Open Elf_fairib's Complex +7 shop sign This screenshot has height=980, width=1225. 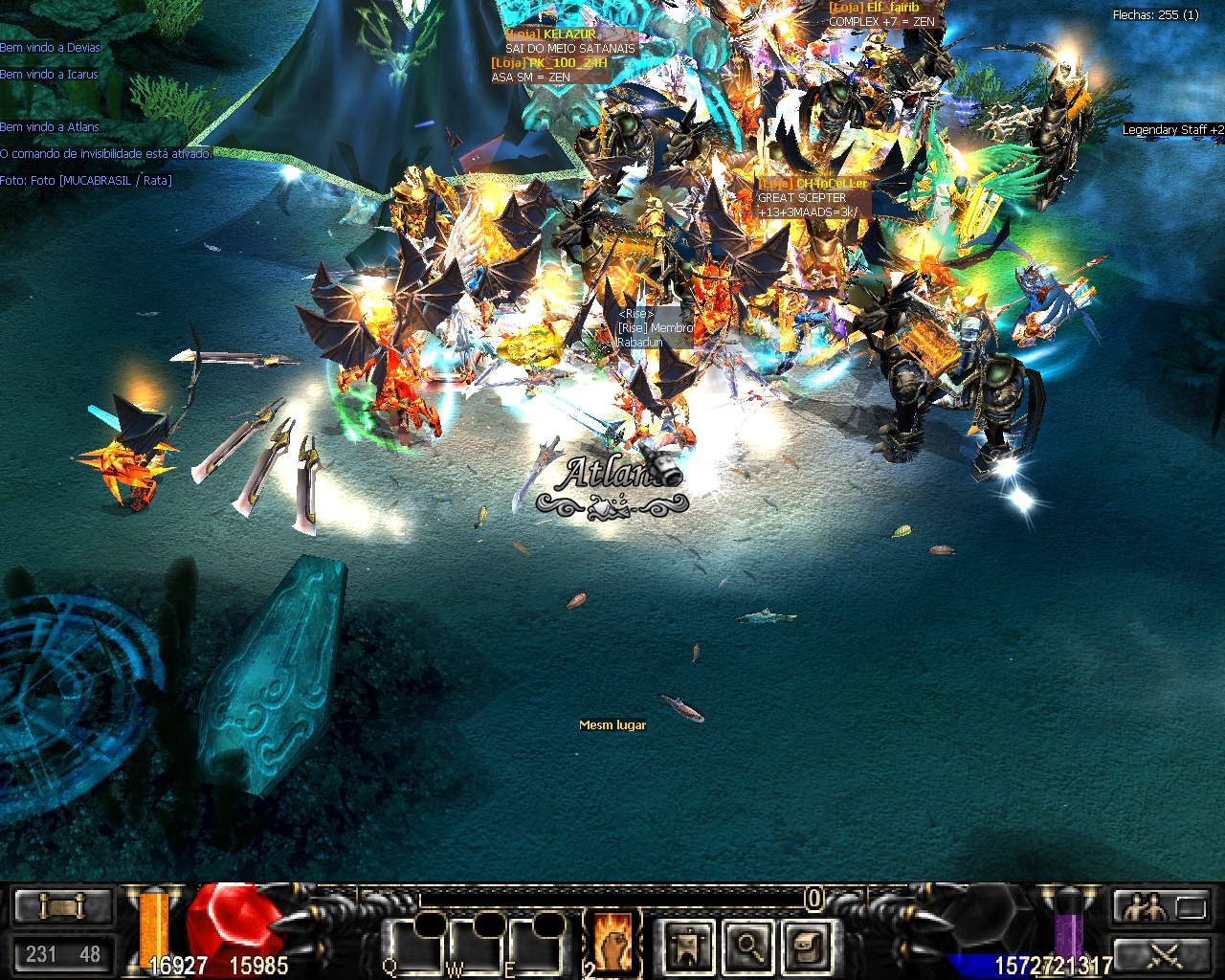click(881, 14)
